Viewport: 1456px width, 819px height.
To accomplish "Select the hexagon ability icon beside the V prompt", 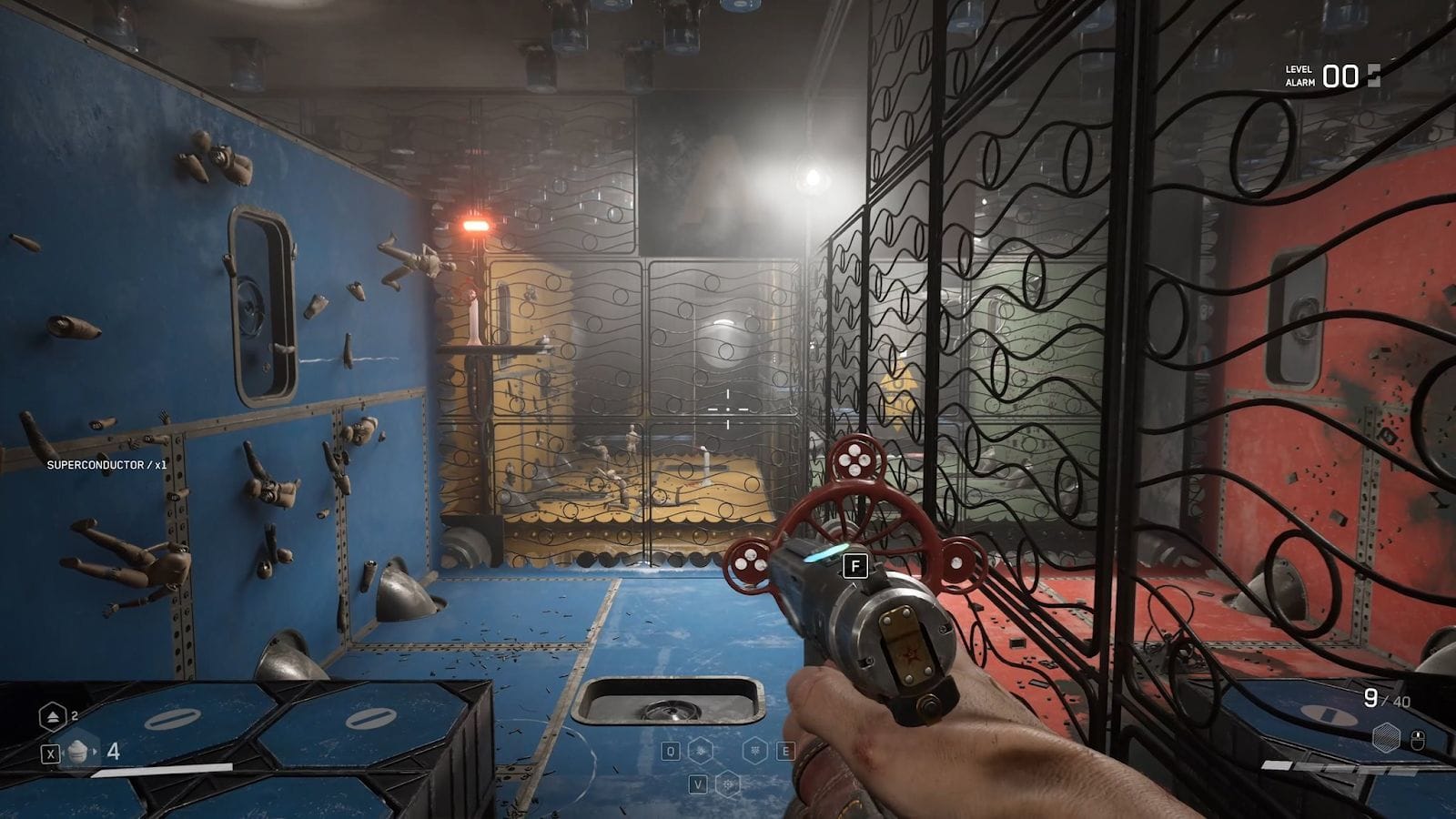I will 728,784.
